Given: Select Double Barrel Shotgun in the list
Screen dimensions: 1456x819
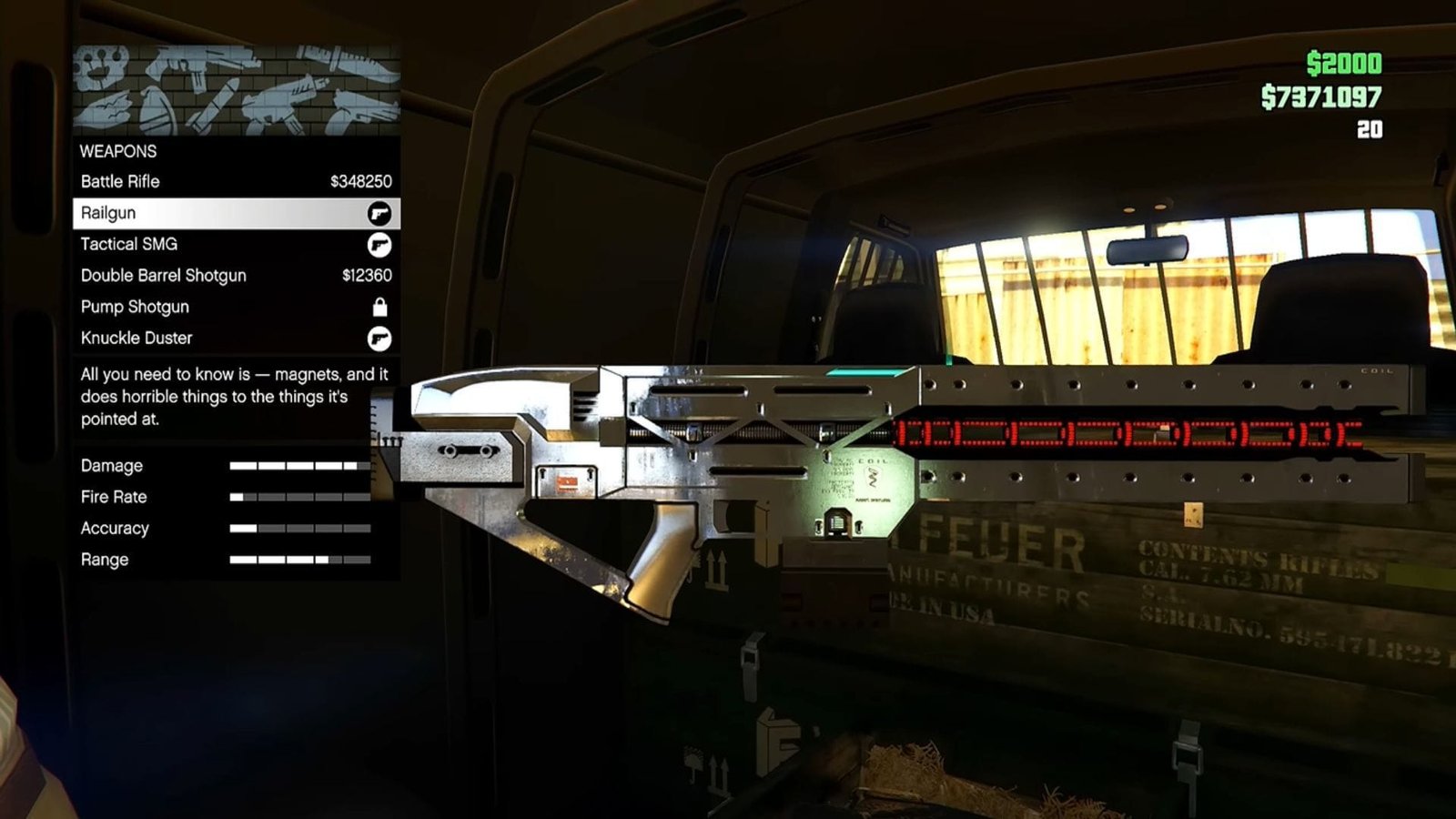Looking at the screenshot, I should point(163,275).
